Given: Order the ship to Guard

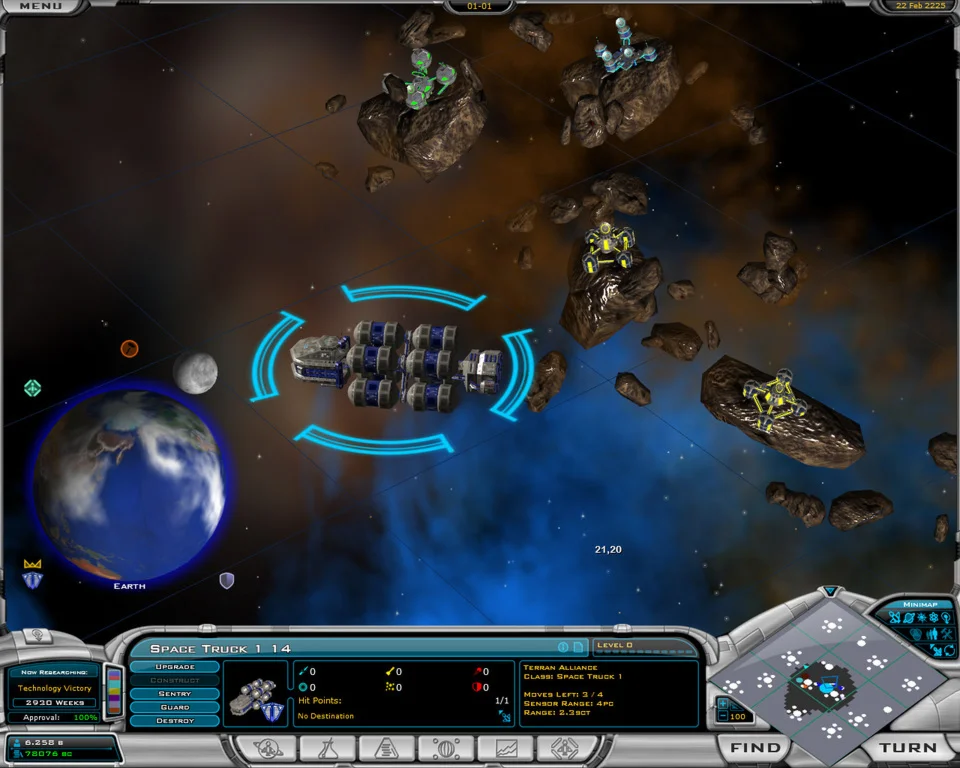Looking at the screenshot, I should [175, 707].
